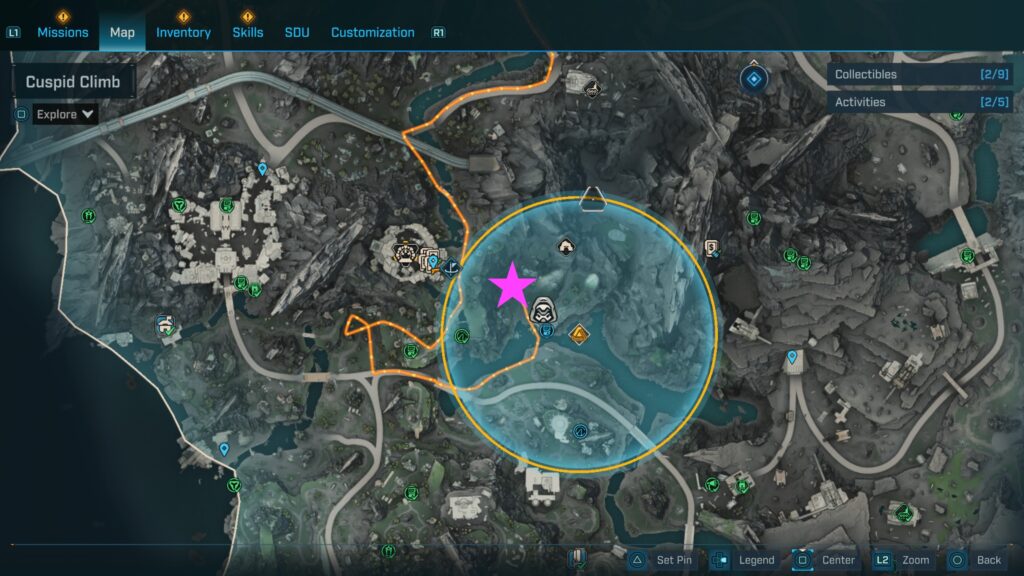1024x576 pixels.
Task: Go to the Skills tab
Action: pyautogui.click(x=248, y=32)
